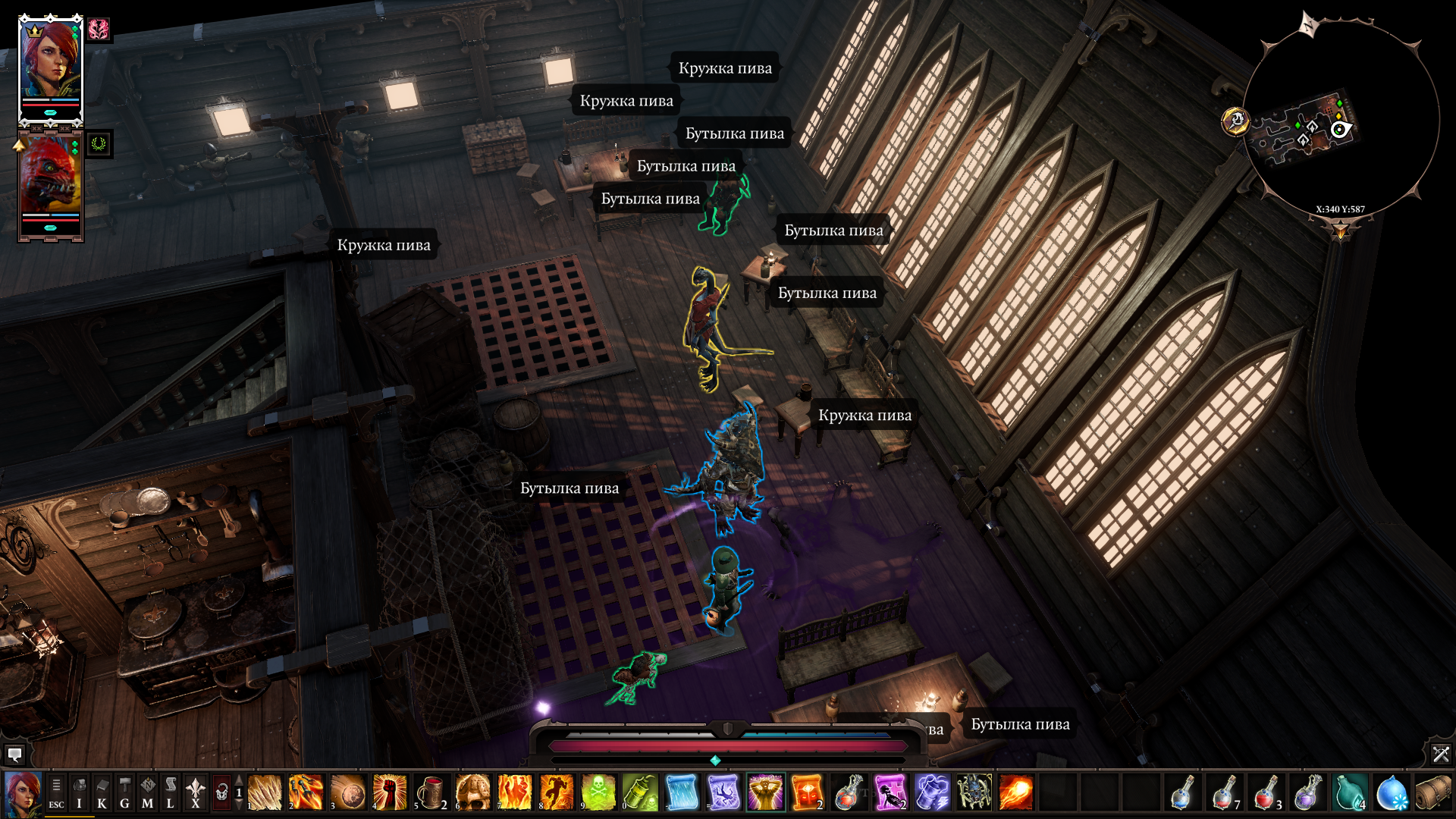
Task: Open the skills book button
Action: tap(102, 793)
